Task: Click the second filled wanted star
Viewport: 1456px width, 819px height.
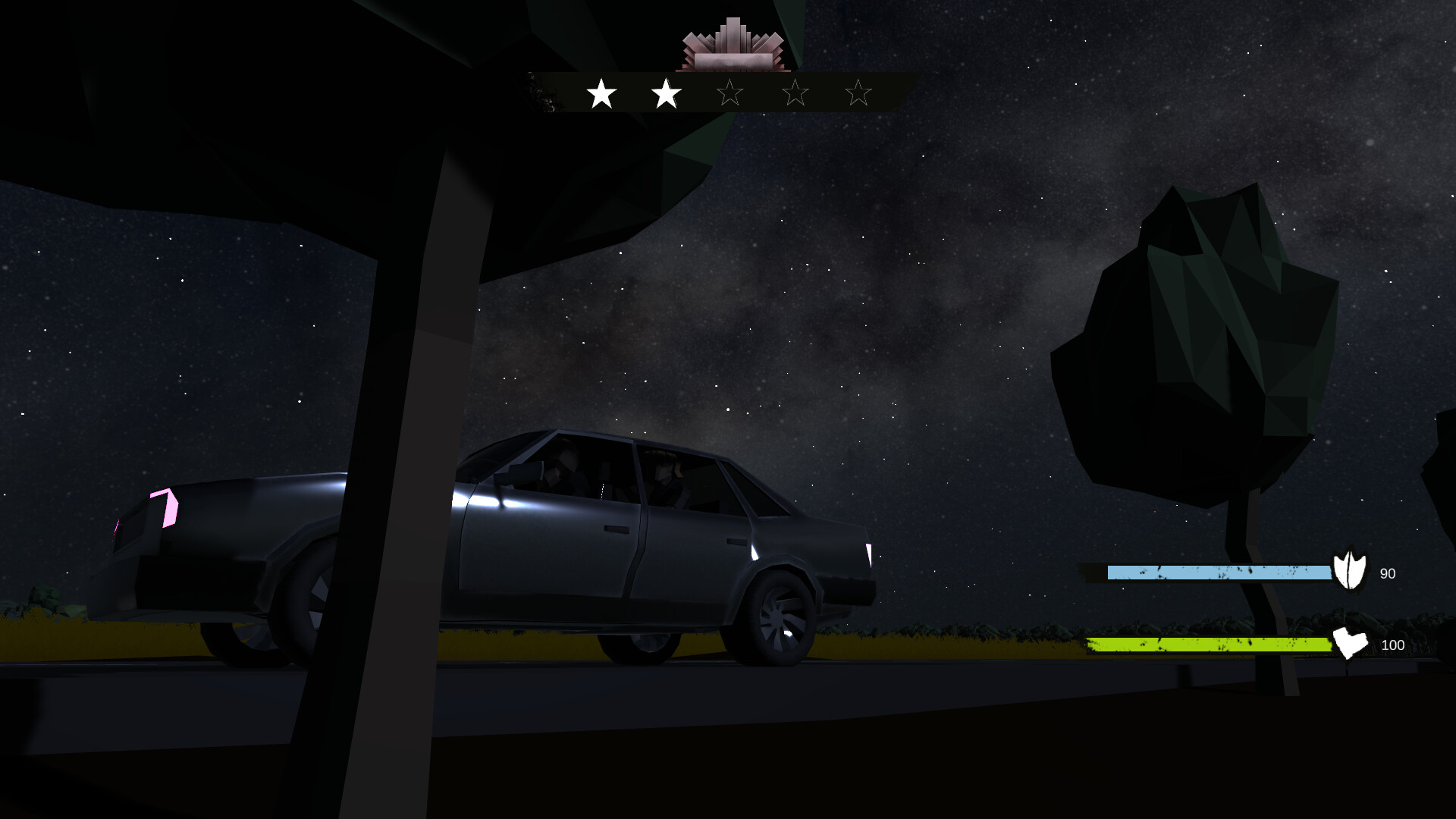Action: pyautogui.click(x=665, y=93)
